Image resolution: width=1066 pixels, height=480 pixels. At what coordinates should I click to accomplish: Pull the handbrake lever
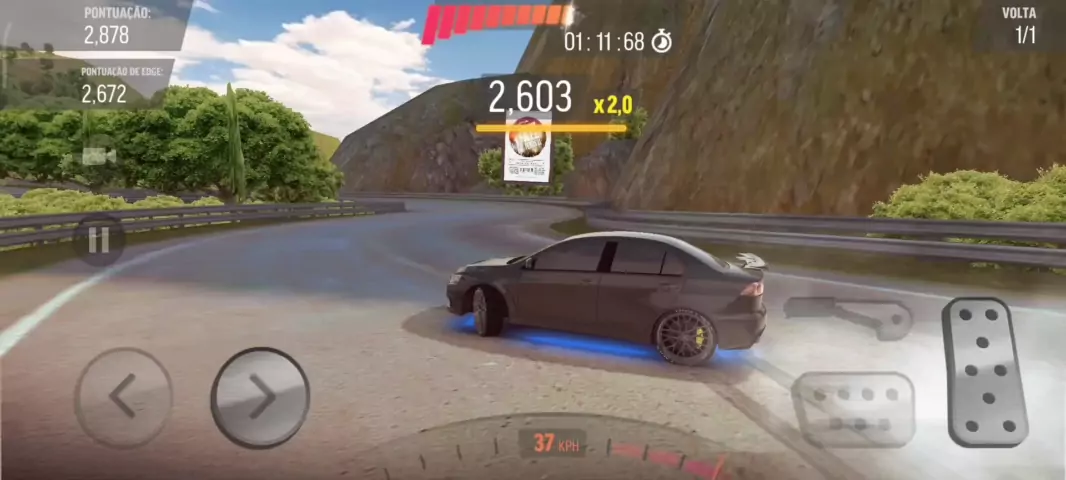coord(848,315)
